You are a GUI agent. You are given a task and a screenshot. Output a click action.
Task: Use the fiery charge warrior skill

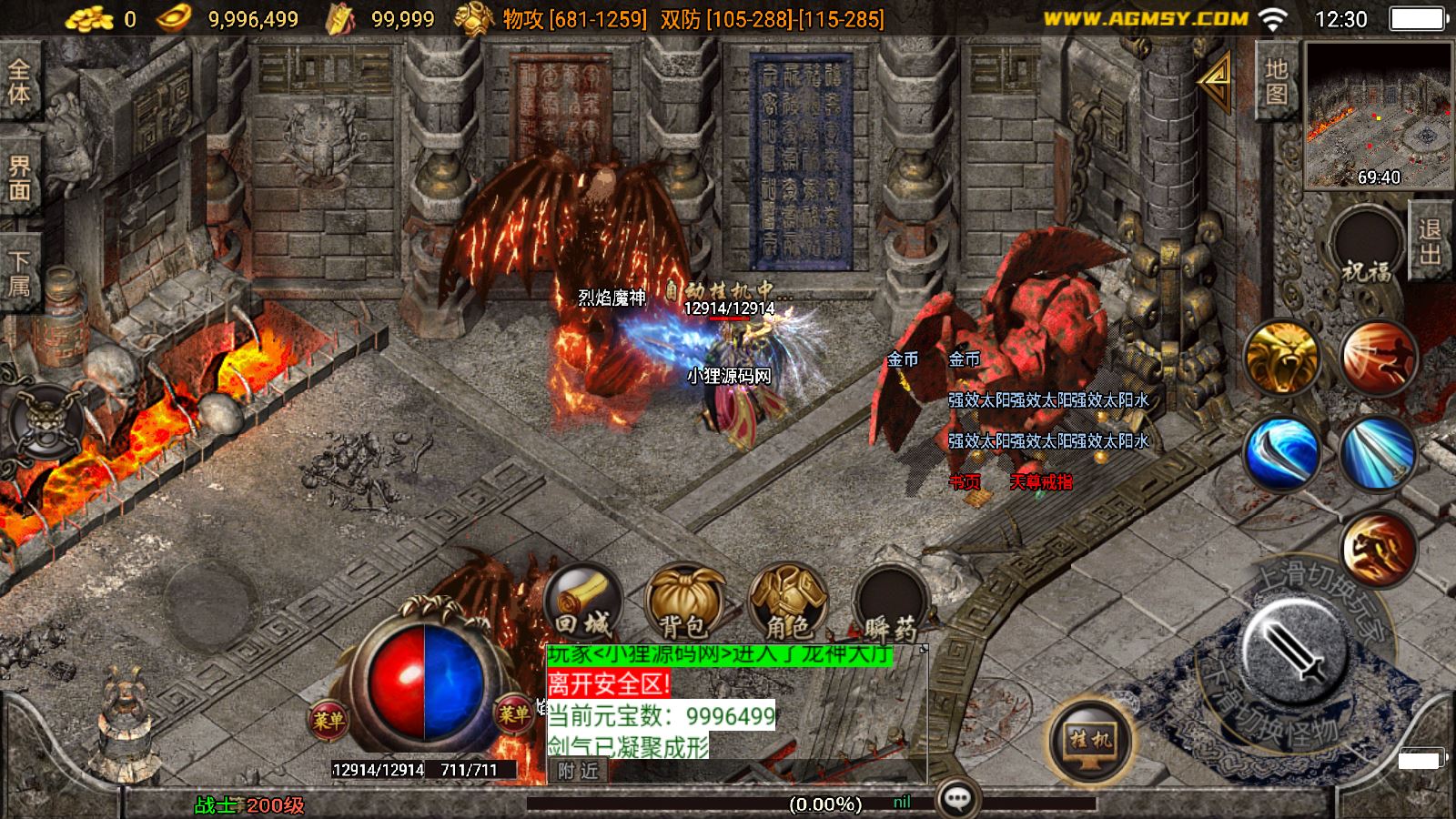pos(1379,358)
